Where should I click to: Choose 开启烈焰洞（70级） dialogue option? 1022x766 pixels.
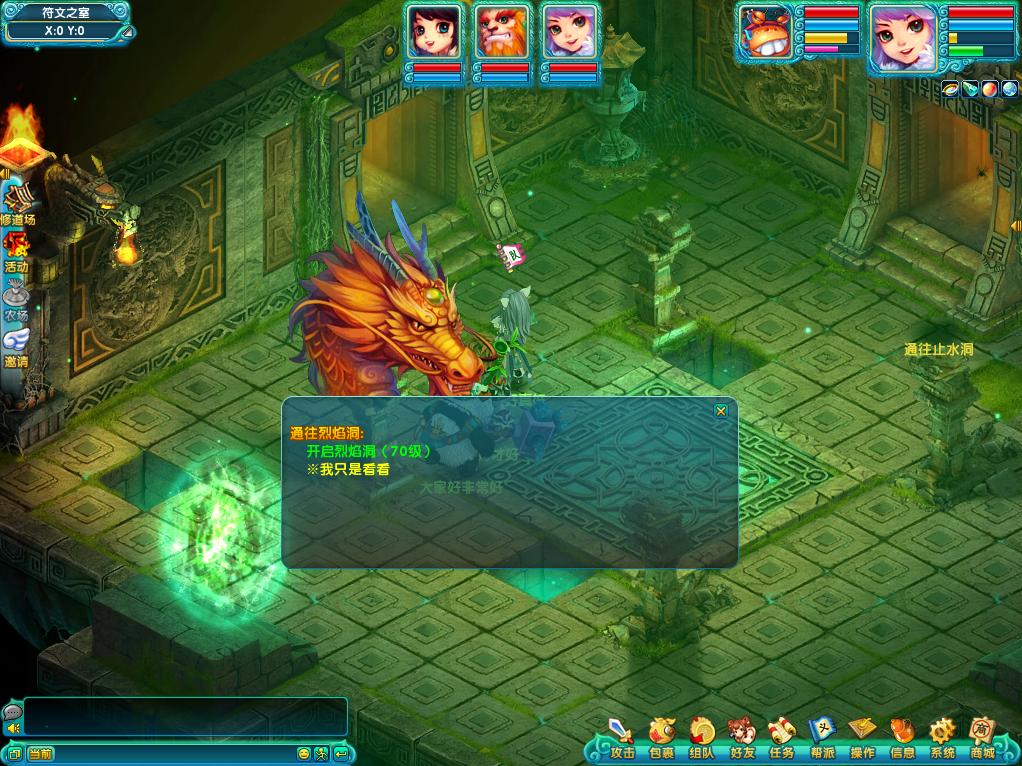tap(369, 451)
